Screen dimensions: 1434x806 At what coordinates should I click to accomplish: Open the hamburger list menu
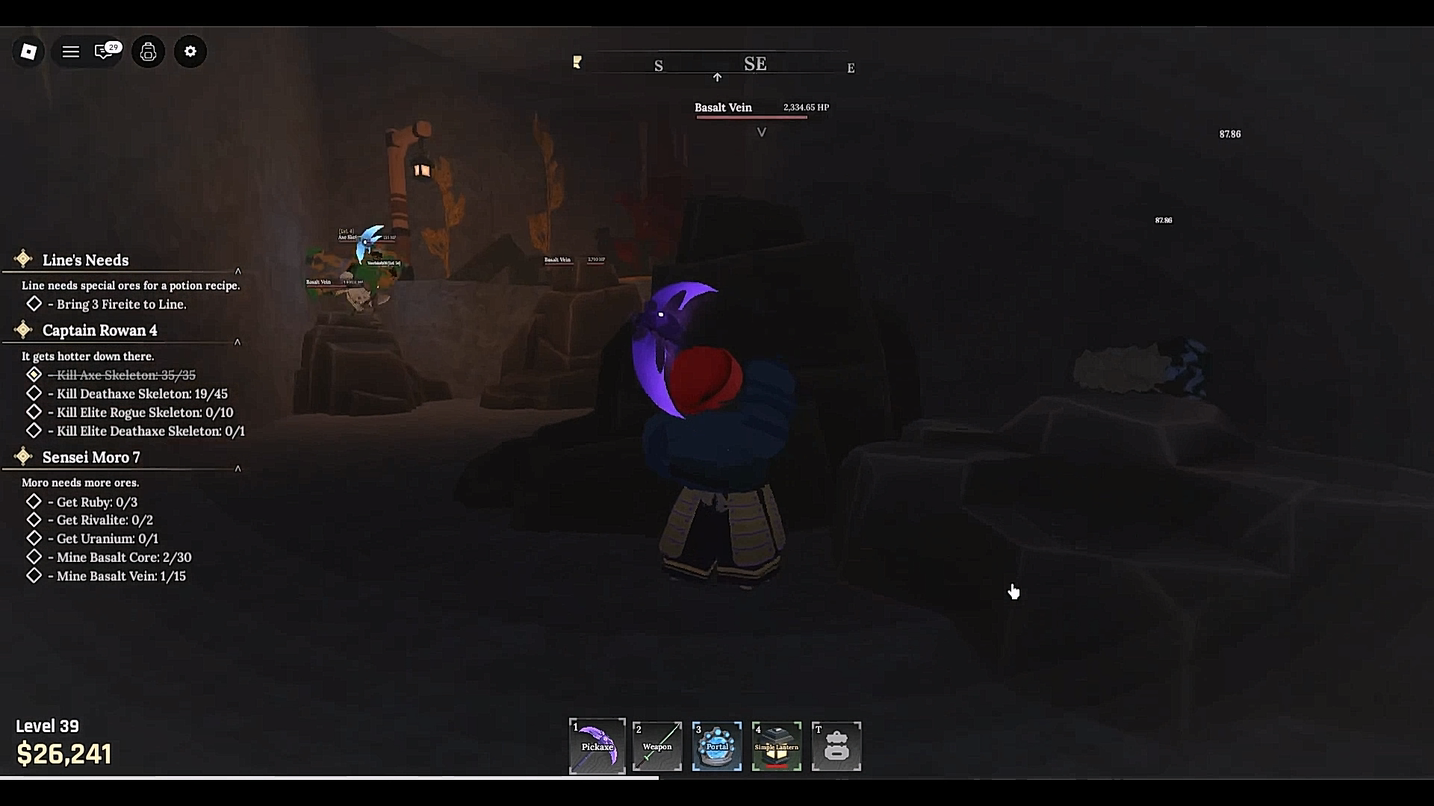[x=70, y=52]
